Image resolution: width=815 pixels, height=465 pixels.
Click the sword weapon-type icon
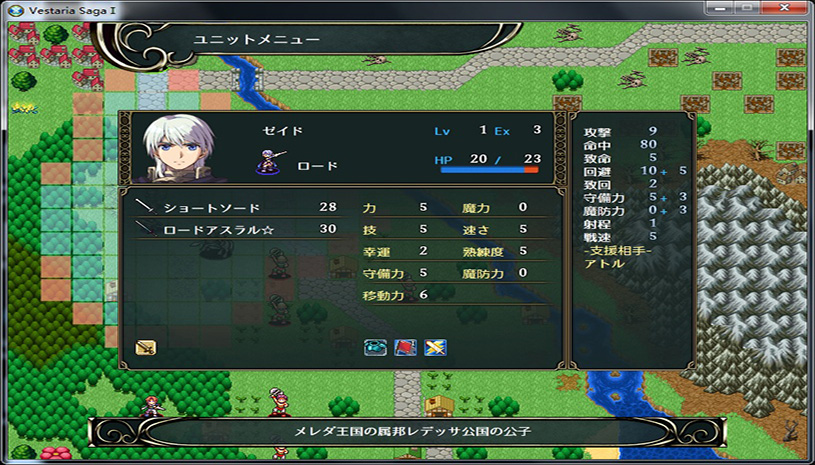(x=147, y=348)
